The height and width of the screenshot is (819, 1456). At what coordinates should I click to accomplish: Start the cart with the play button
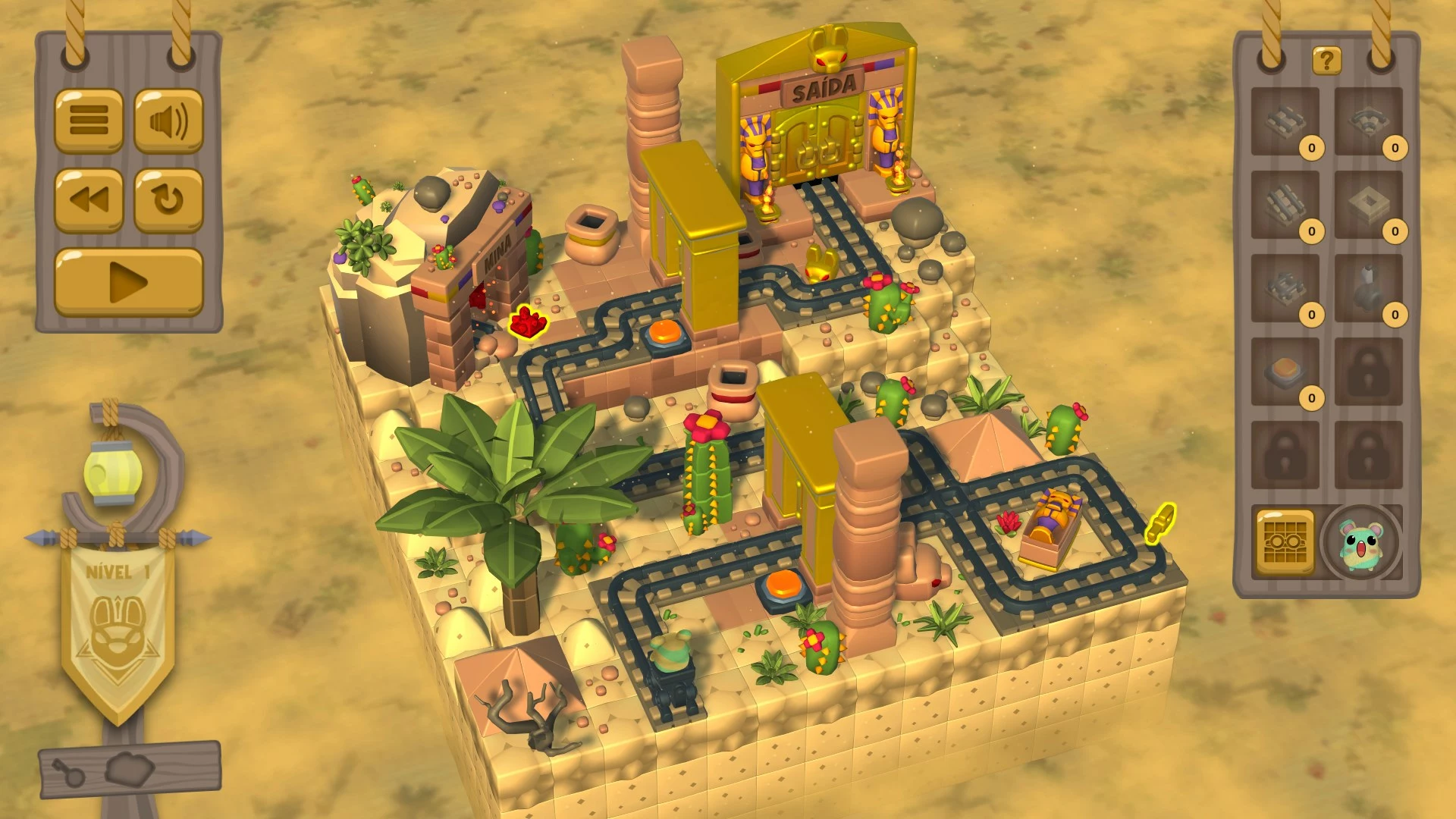[x=129, y=282]
